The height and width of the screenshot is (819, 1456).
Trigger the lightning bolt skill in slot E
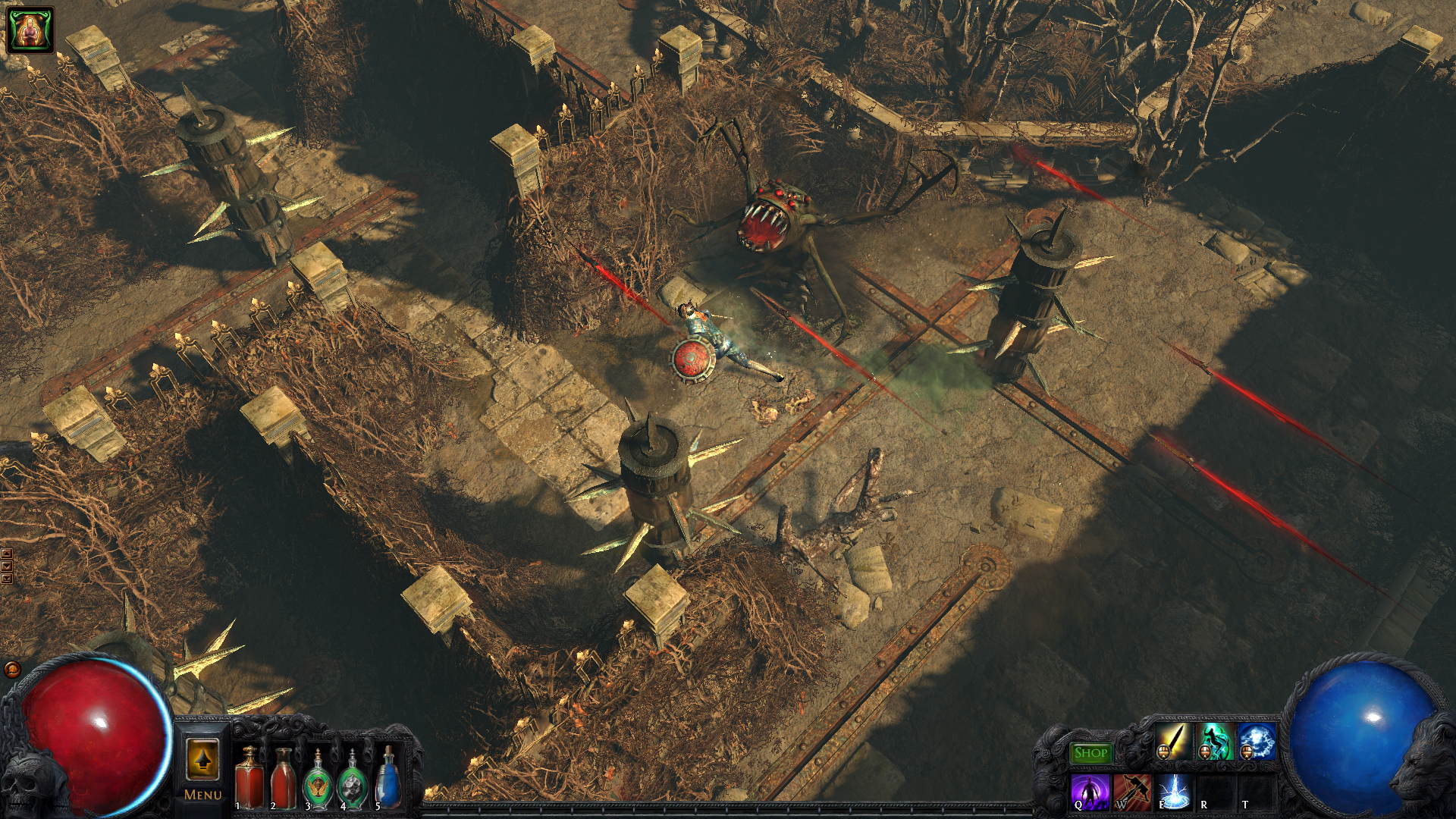coord(1173,792)
